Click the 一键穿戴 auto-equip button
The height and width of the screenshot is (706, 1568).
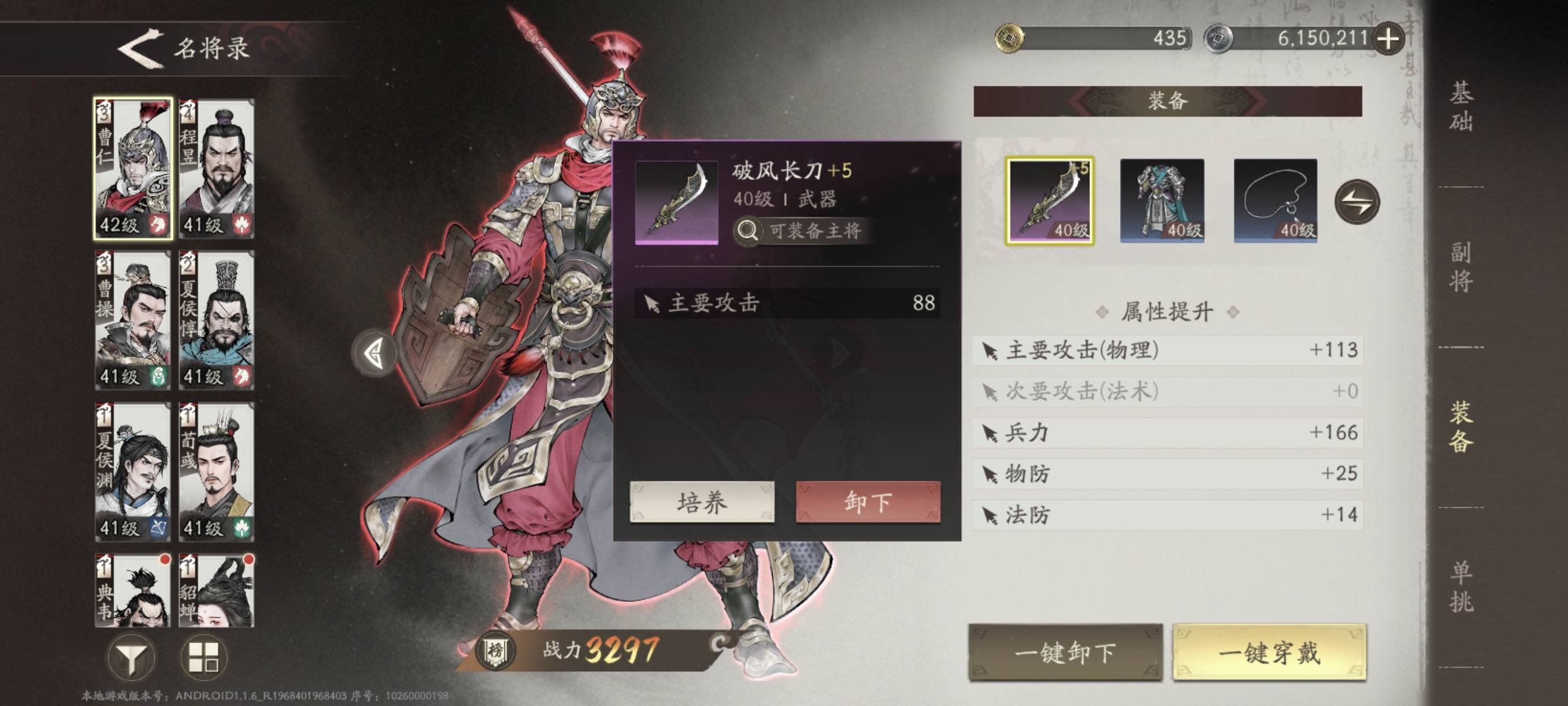(1270, 652)
